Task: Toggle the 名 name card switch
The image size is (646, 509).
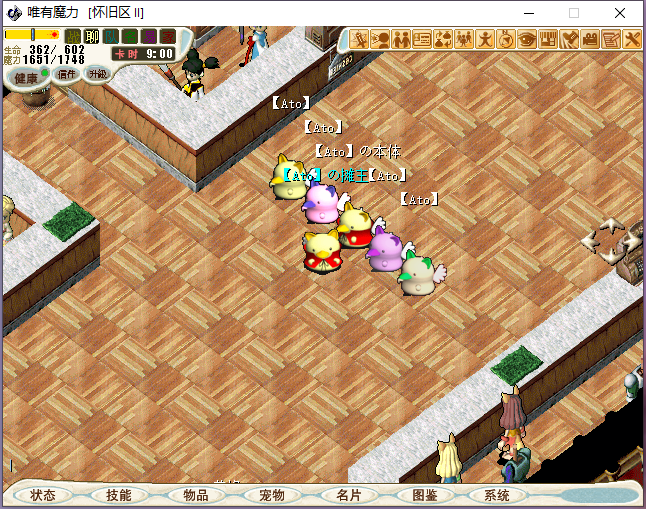Action: (130, 37)
